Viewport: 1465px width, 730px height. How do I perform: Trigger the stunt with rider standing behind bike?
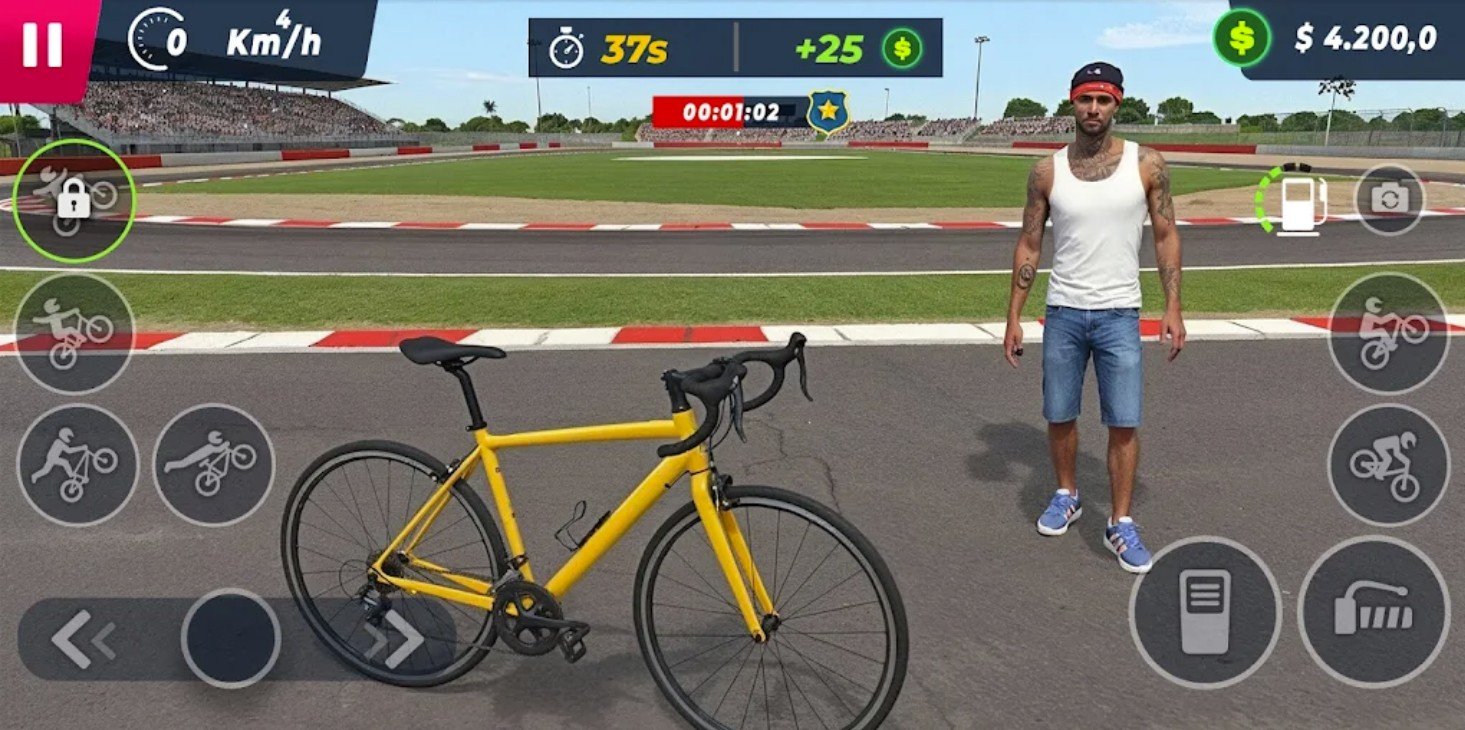point(77,465)
